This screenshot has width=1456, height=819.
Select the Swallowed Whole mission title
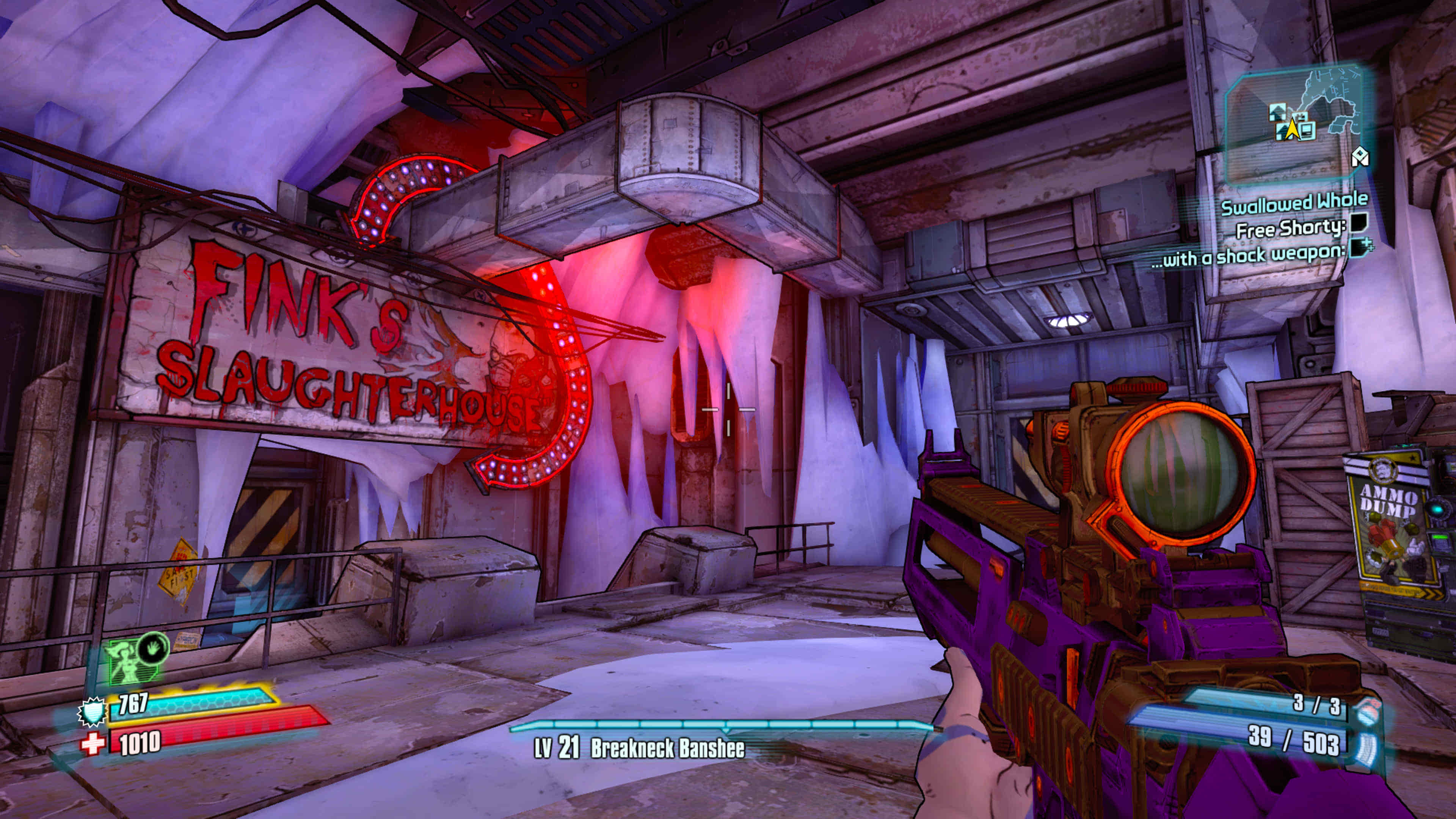click(x=1294, y=204)
